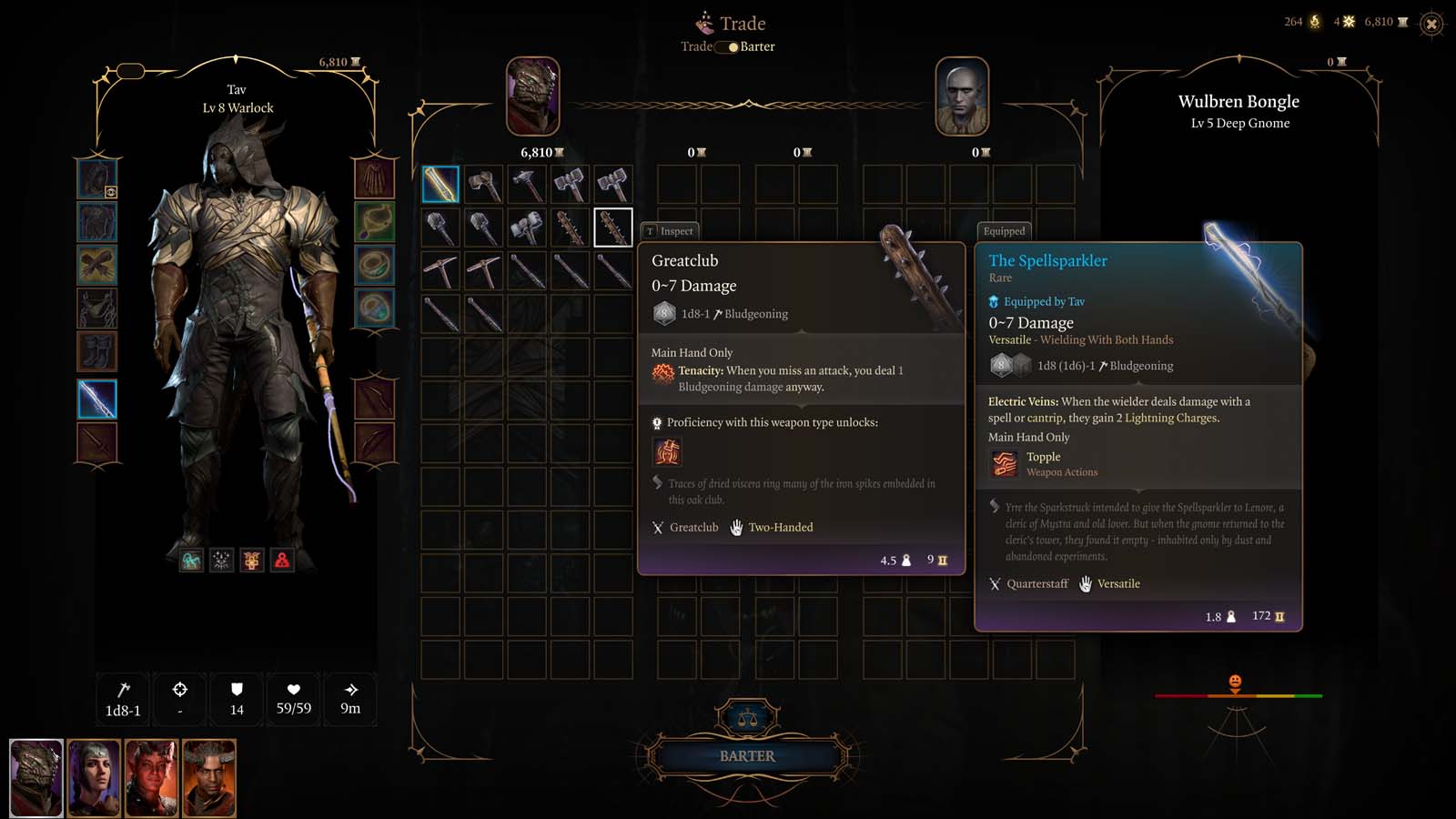The width and height of the screenshot is (1456, 819).
Task: Open the Inspect option on the Greatclub tooltip
Action: 670,231
